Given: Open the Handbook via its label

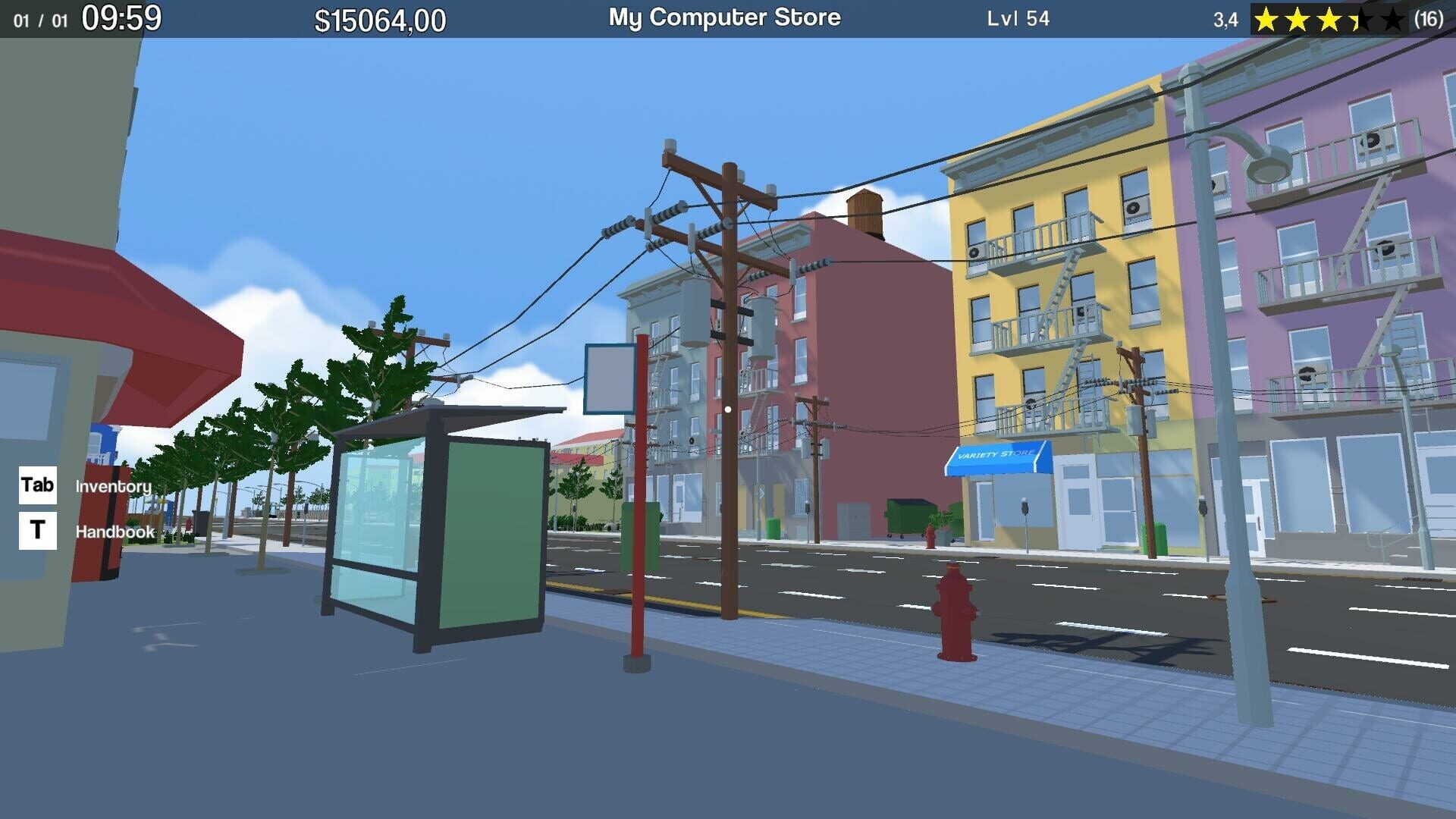Looking at the screenshot, I should pyautogui.click(x=115, y=532).
